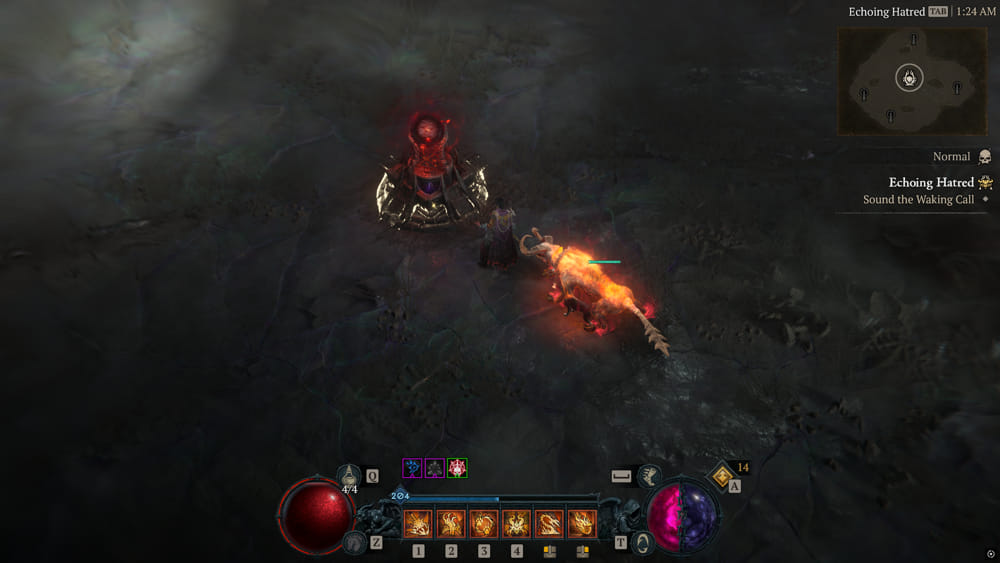Activate the skill in hotbar slot 3
The height and width of the screenshot is (563, 1000).
[x=484, y=524]
